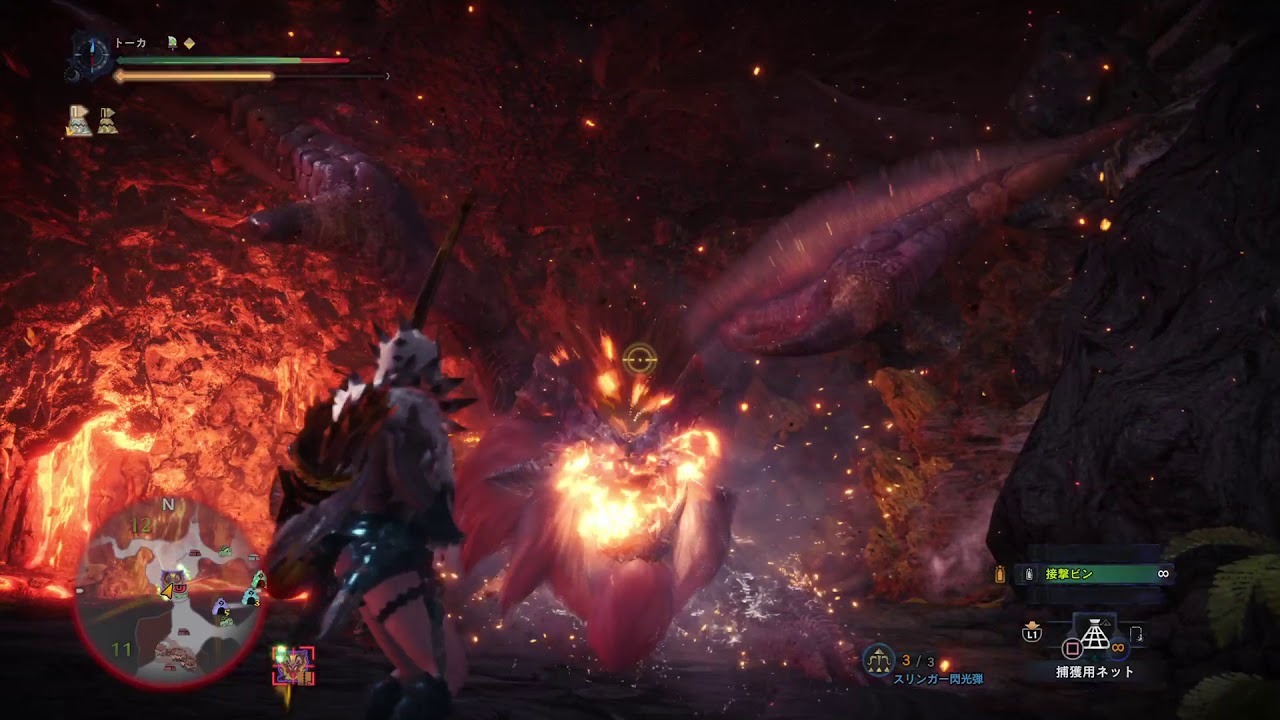The width and height of the screenshot is (1280, 720).
Task: Select the second booster buff icon
Action: 107,120
